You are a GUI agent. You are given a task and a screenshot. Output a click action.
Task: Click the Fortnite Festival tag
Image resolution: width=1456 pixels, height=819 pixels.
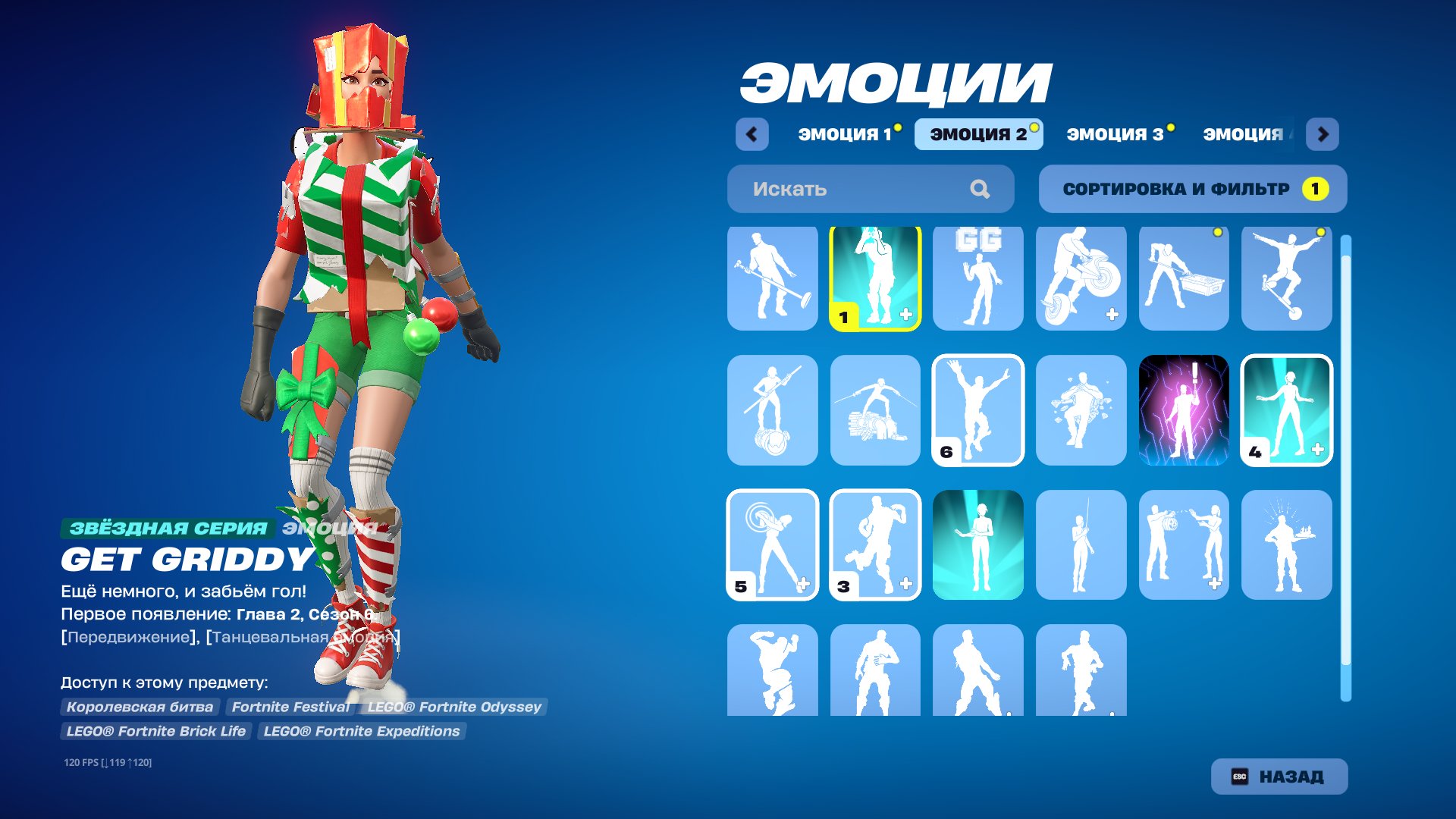pyautogui.click(x=290, y=707)
